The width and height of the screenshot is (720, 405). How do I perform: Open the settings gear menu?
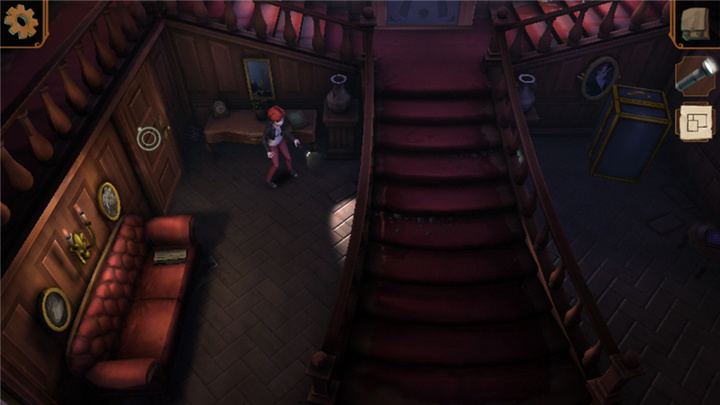19,20
